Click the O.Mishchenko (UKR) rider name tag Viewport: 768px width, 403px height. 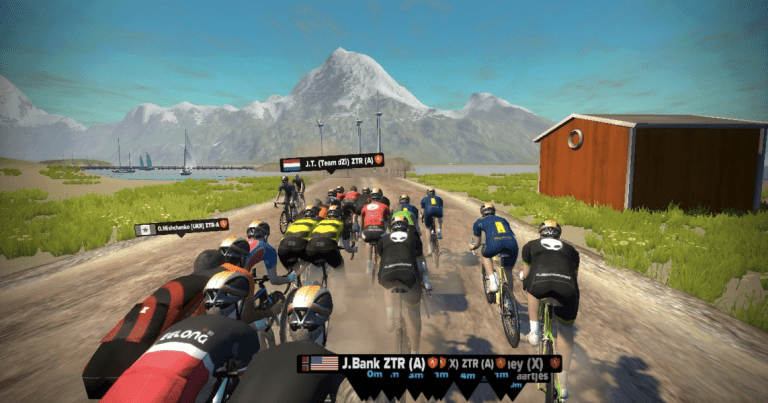point(182,227)
